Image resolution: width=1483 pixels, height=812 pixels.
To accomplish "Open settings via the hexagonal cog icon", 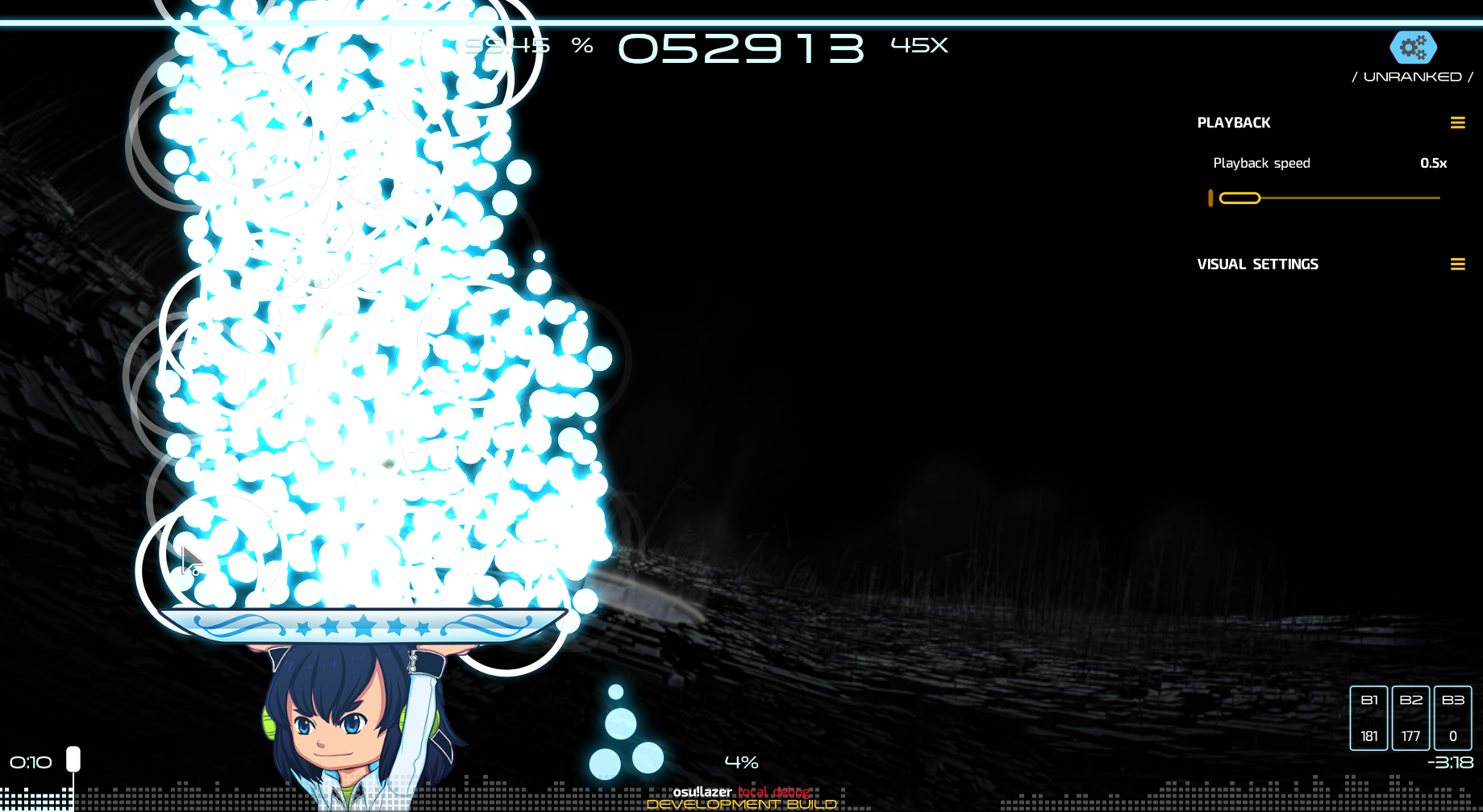I will [x=1412, y=48].
